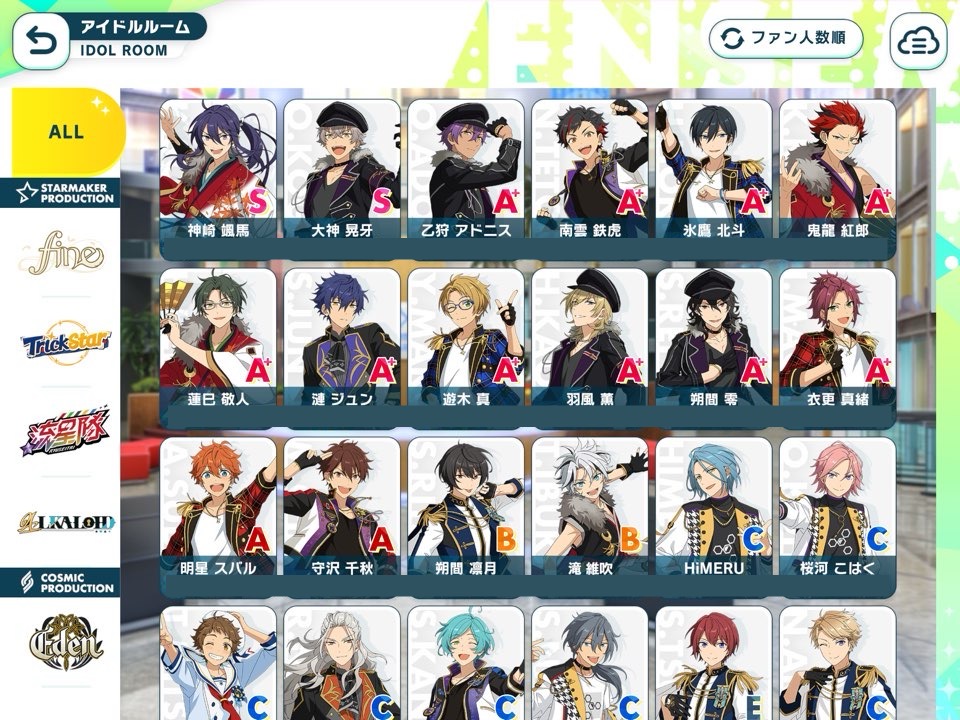Open the 遊木 真 idol card
This screenshot has height=720, width=960.
point(466,339)
